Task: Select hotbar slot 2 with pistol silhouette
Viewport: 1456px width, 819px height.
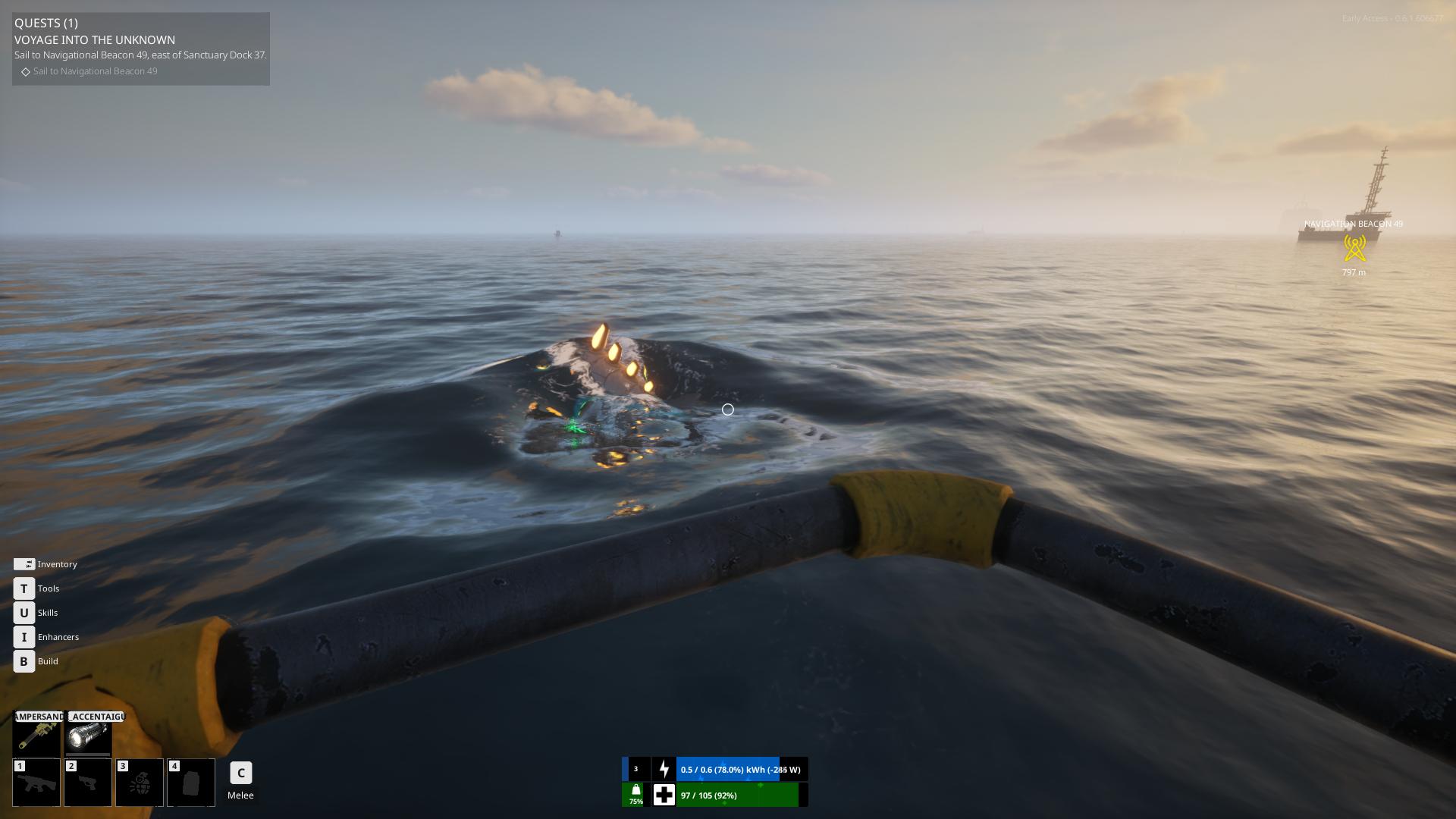Action: click(x=88, y=783)
